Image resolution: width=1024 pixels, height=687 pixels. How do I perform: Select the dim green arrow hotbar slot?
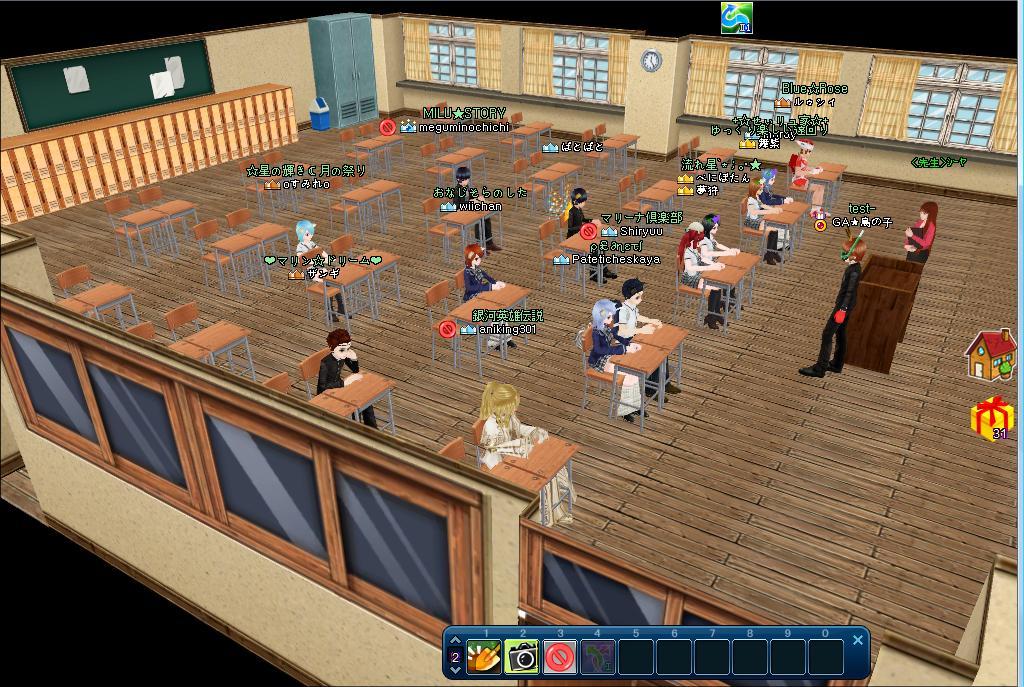(598, 657)
